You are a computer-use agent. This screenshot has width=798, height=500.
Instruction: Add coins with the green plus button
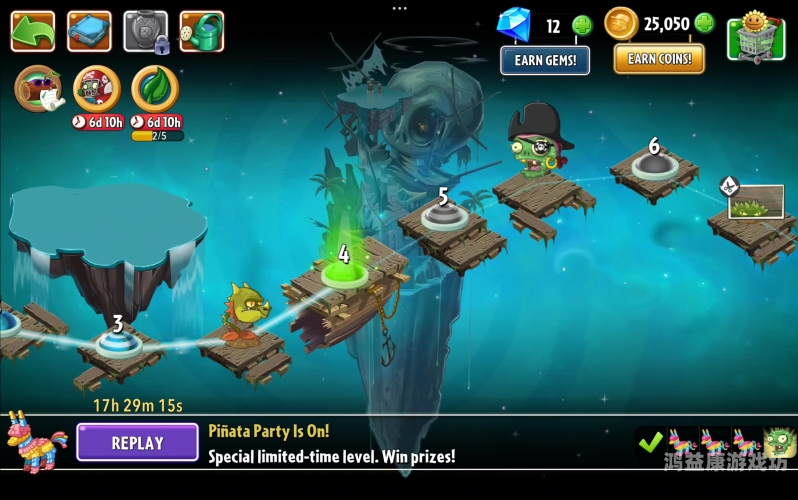click(x=705, y=24)
